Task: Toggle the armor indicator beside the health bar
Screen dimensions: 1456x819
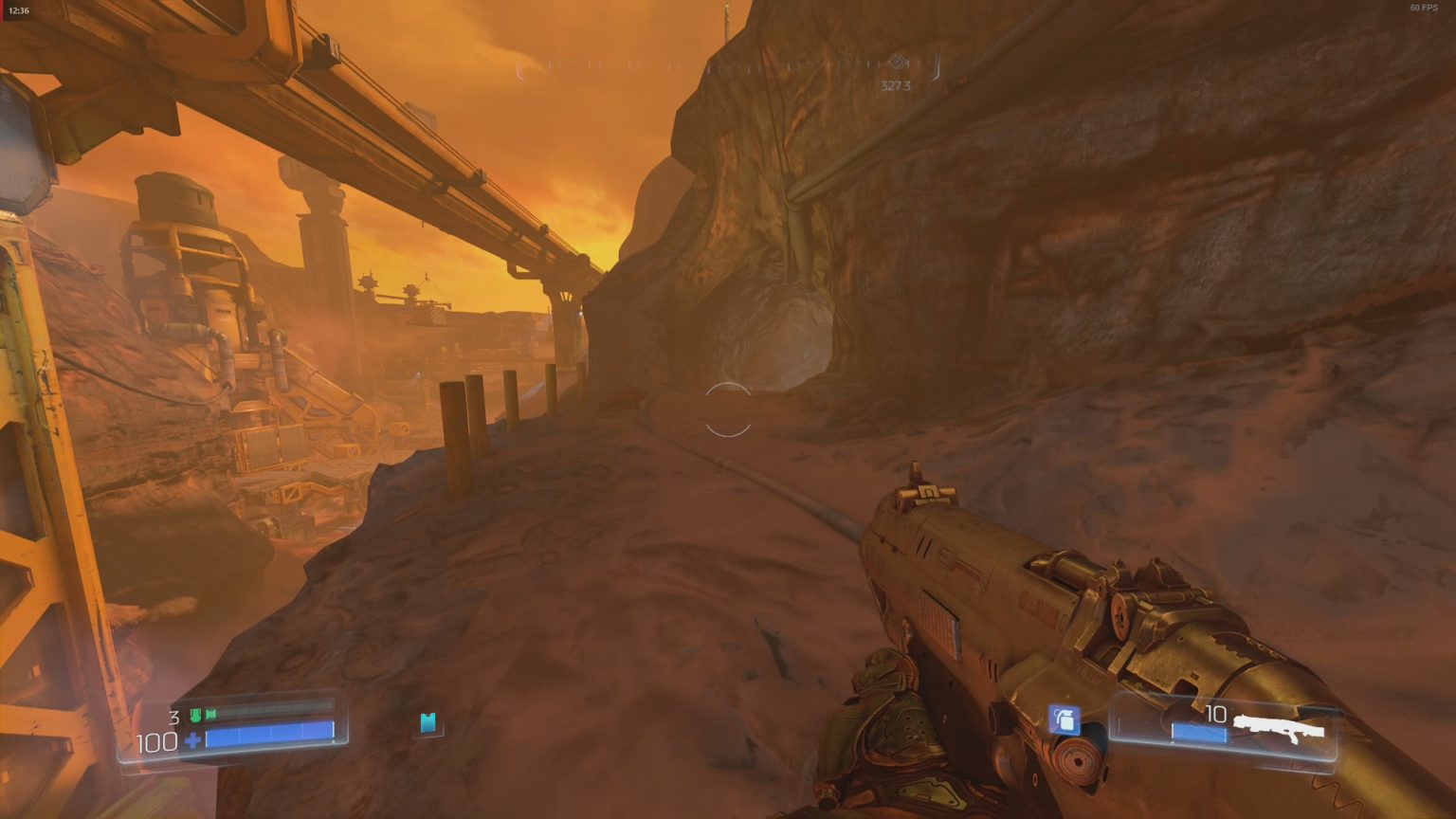Action: click(196, 716)
